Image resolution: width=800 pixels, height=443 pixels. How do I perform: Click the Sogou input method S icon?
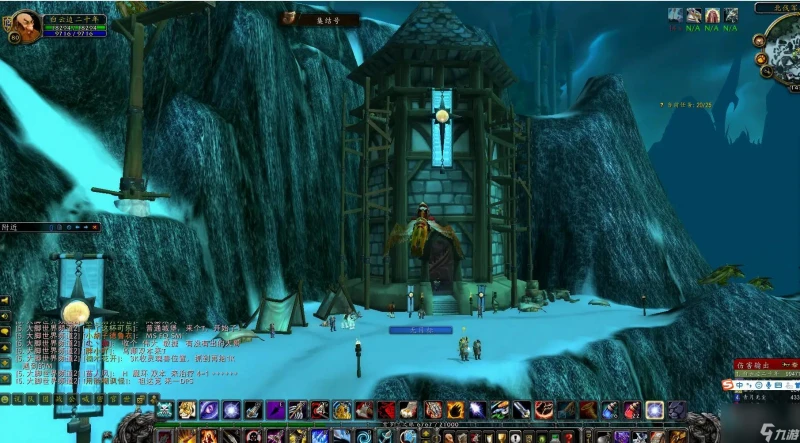[731, 383]
